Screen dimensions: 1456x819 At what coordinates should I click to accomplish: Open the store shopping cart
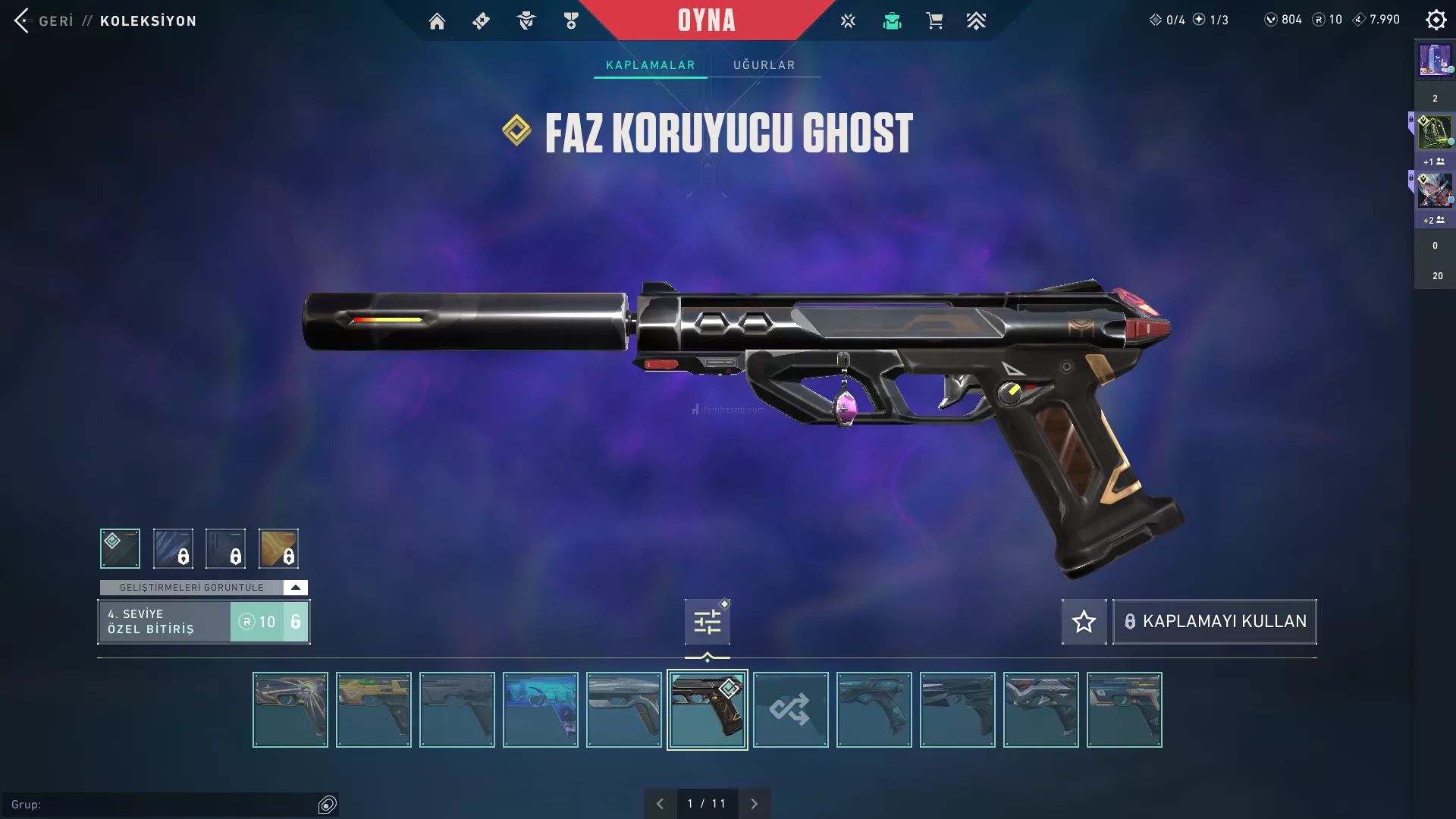934,21
